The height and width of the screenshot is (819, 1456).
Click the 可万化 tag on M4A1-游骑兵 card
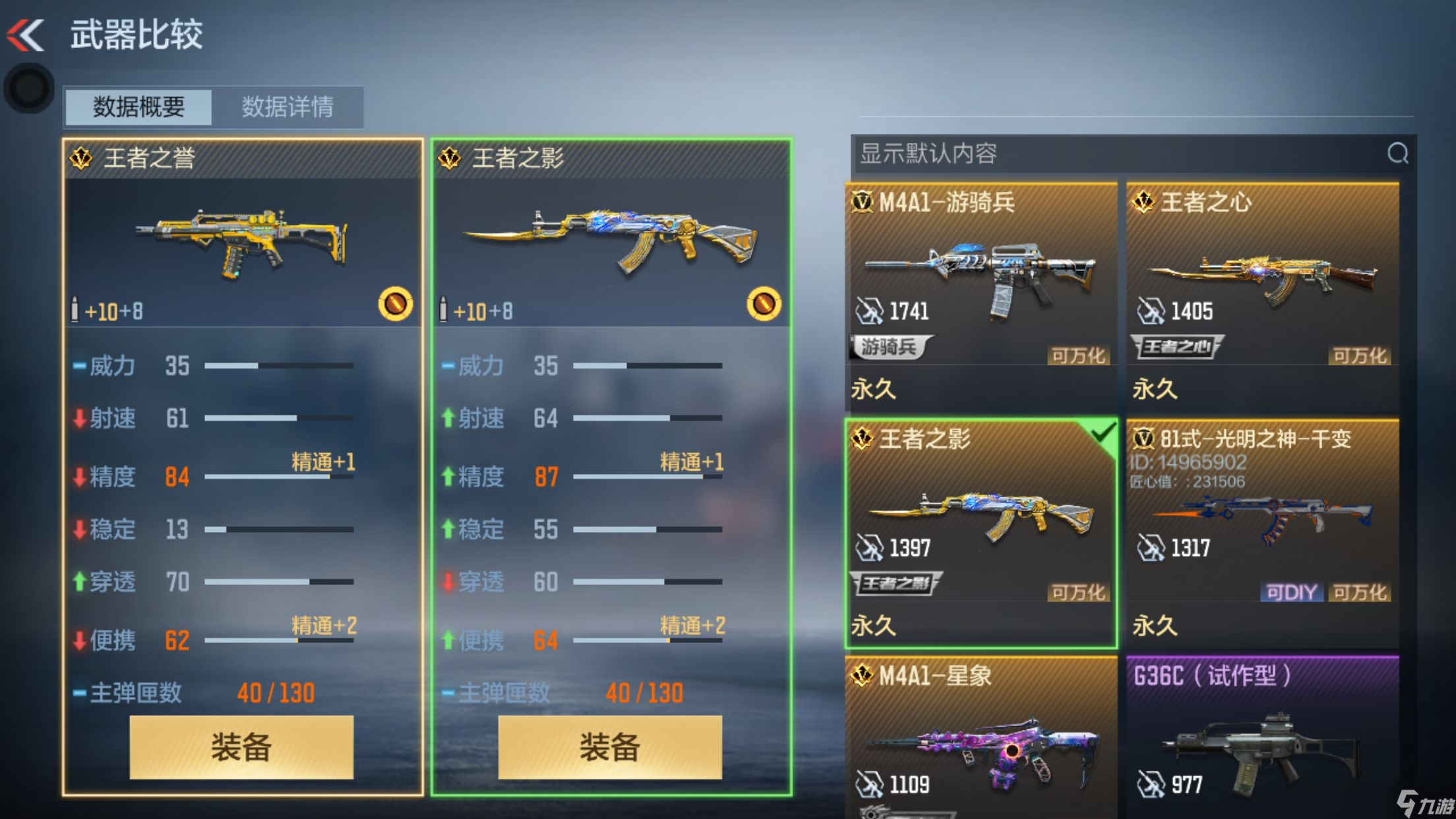tap(1078, 356)
